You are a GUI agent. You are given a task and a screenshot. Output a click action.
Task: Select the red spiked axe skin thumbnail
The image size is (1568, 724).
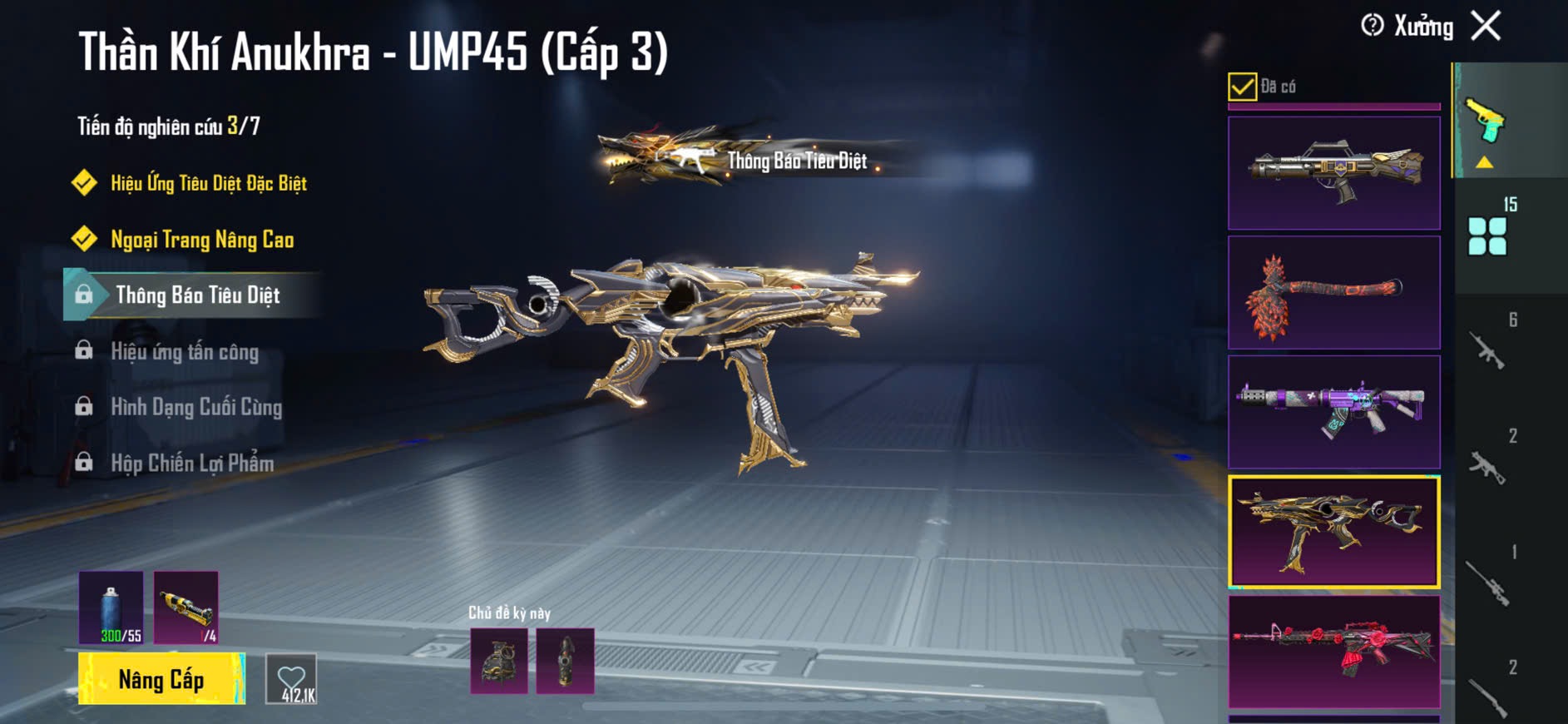click(1333, 293)
